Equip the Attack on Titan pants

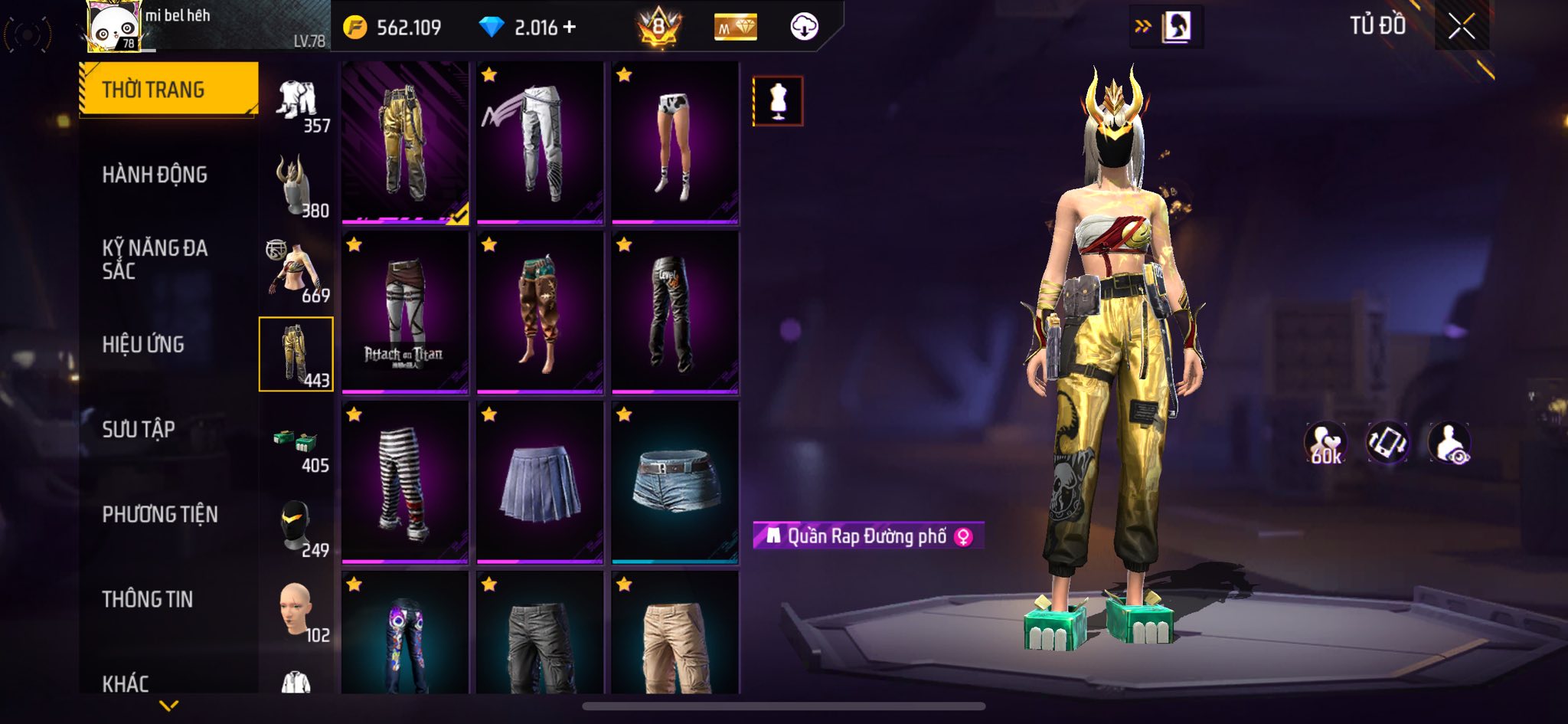tap(405, 312)
